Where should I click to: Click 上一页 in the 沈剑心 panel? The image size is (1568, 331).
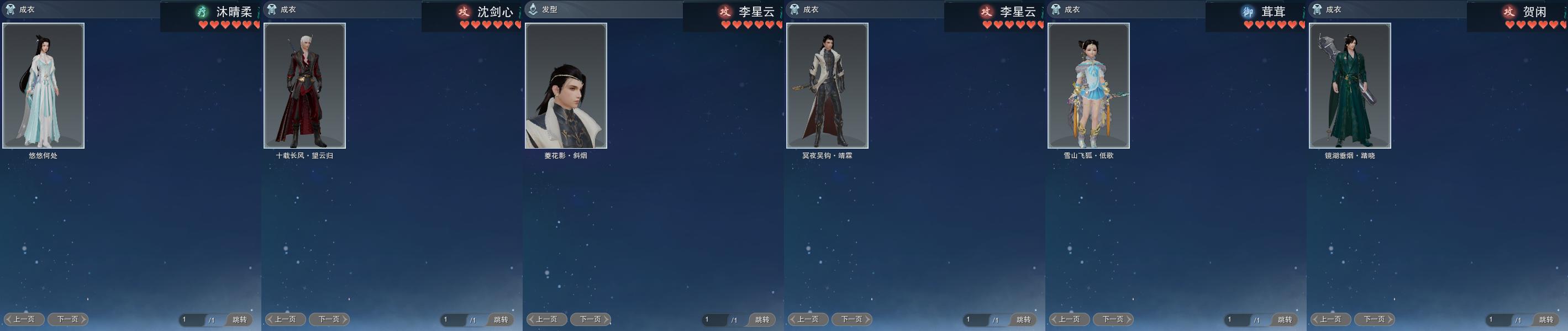285,319
